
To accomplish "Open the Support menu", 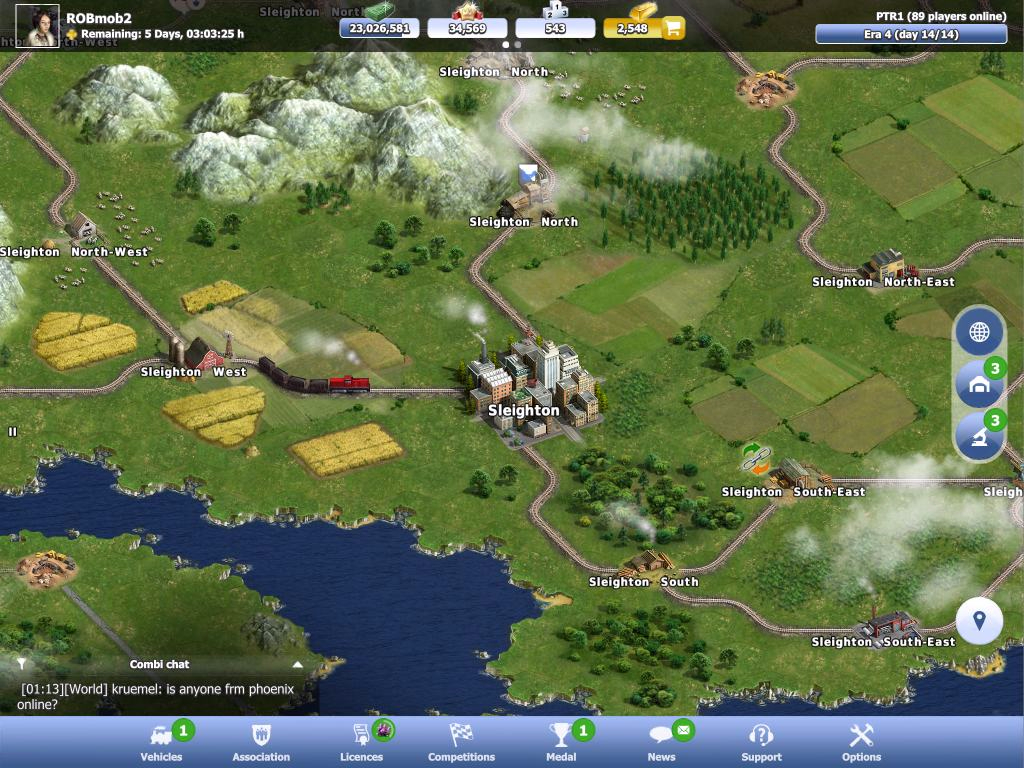I will click(761, 742).
